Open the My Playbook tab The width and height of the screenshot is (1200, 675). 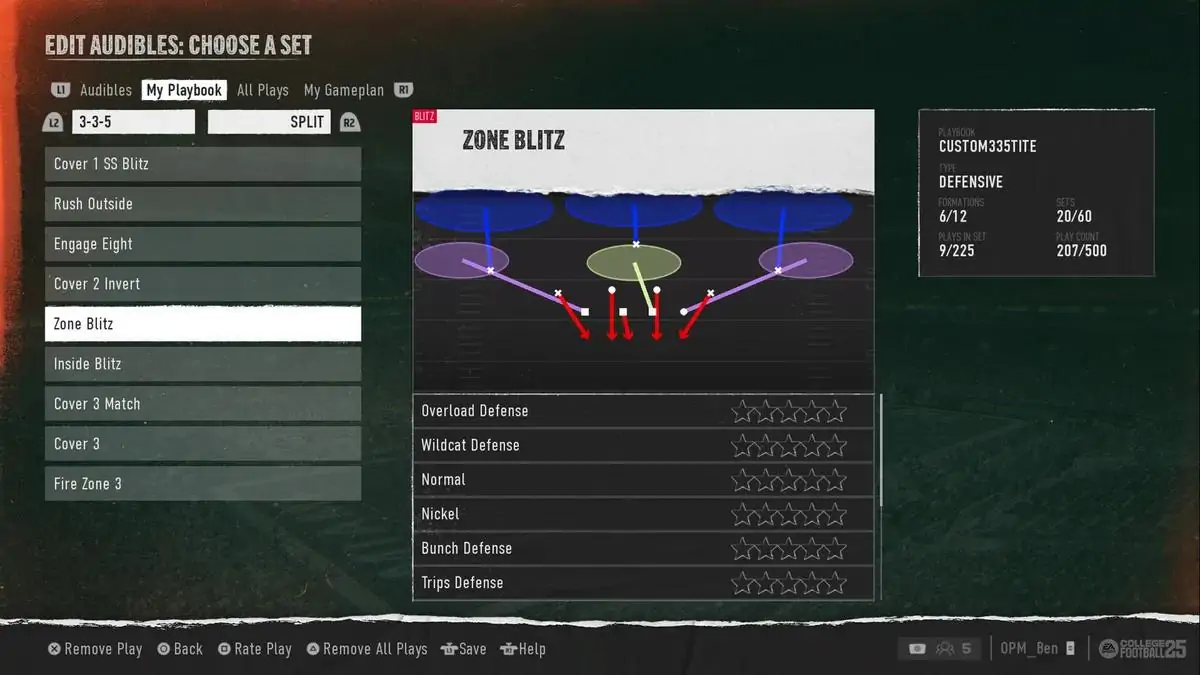[x=184, y=90]
